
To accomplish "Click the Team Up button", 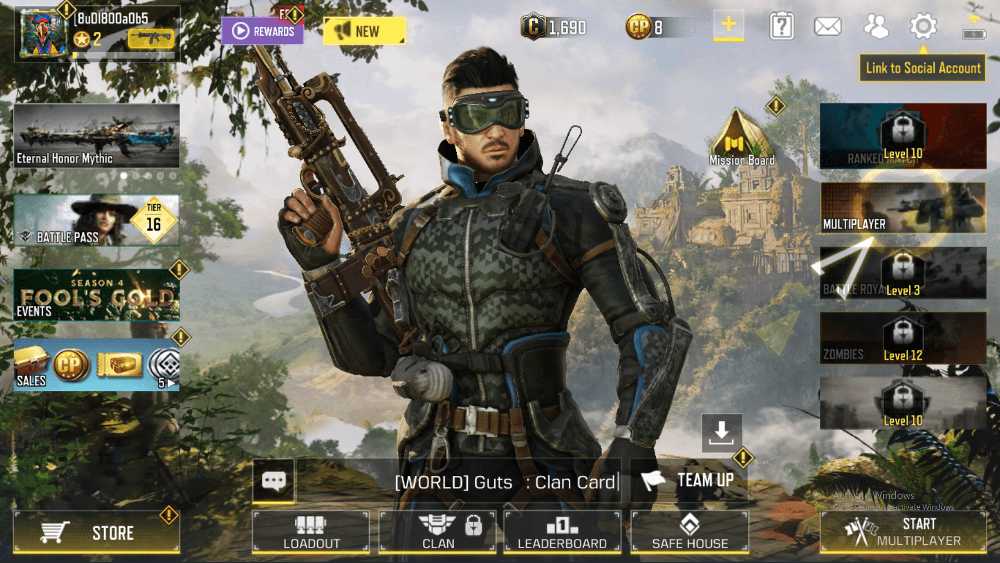I will (x=689, y=481).
